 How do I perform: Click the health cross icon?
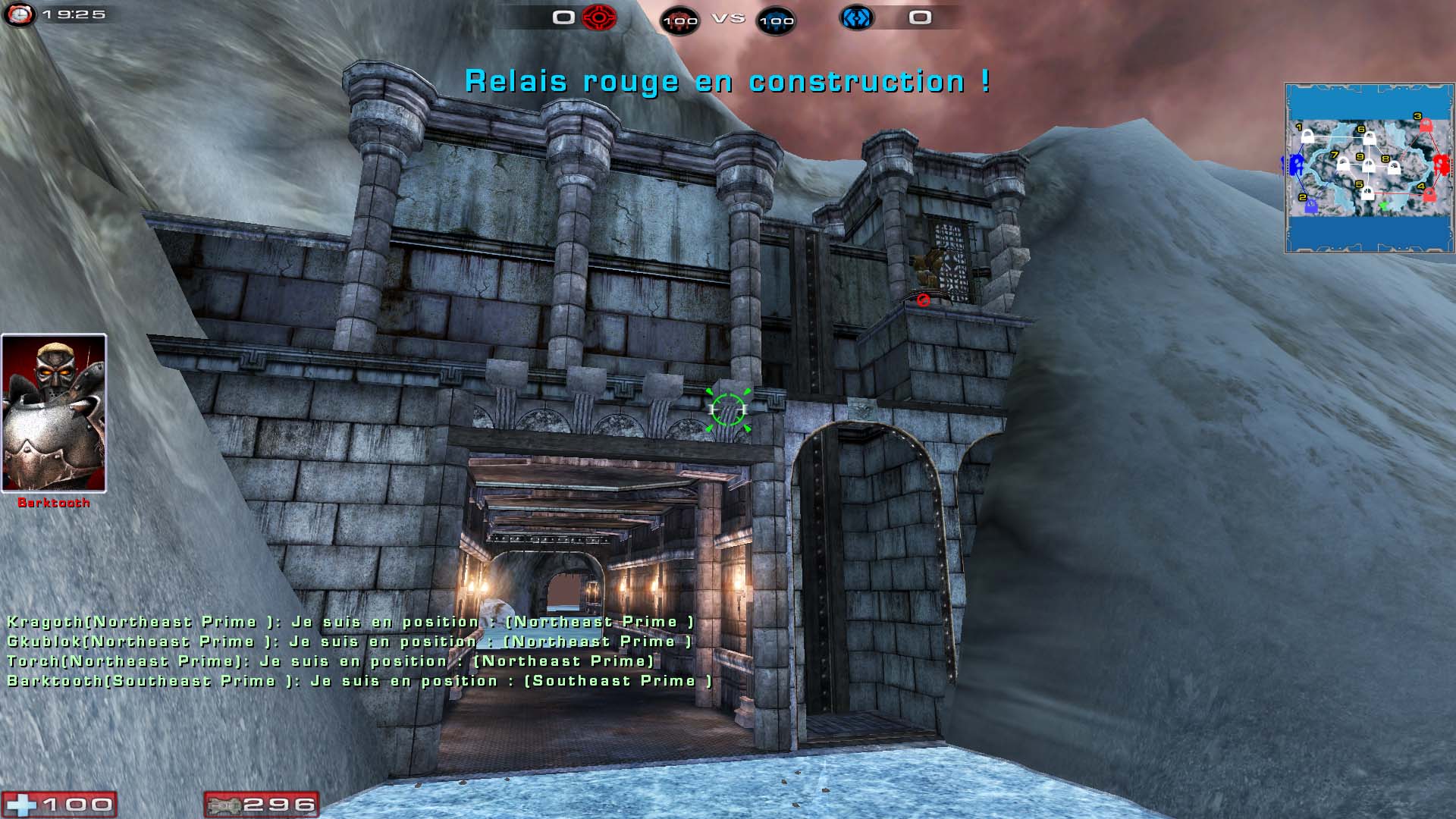[20, 805]
